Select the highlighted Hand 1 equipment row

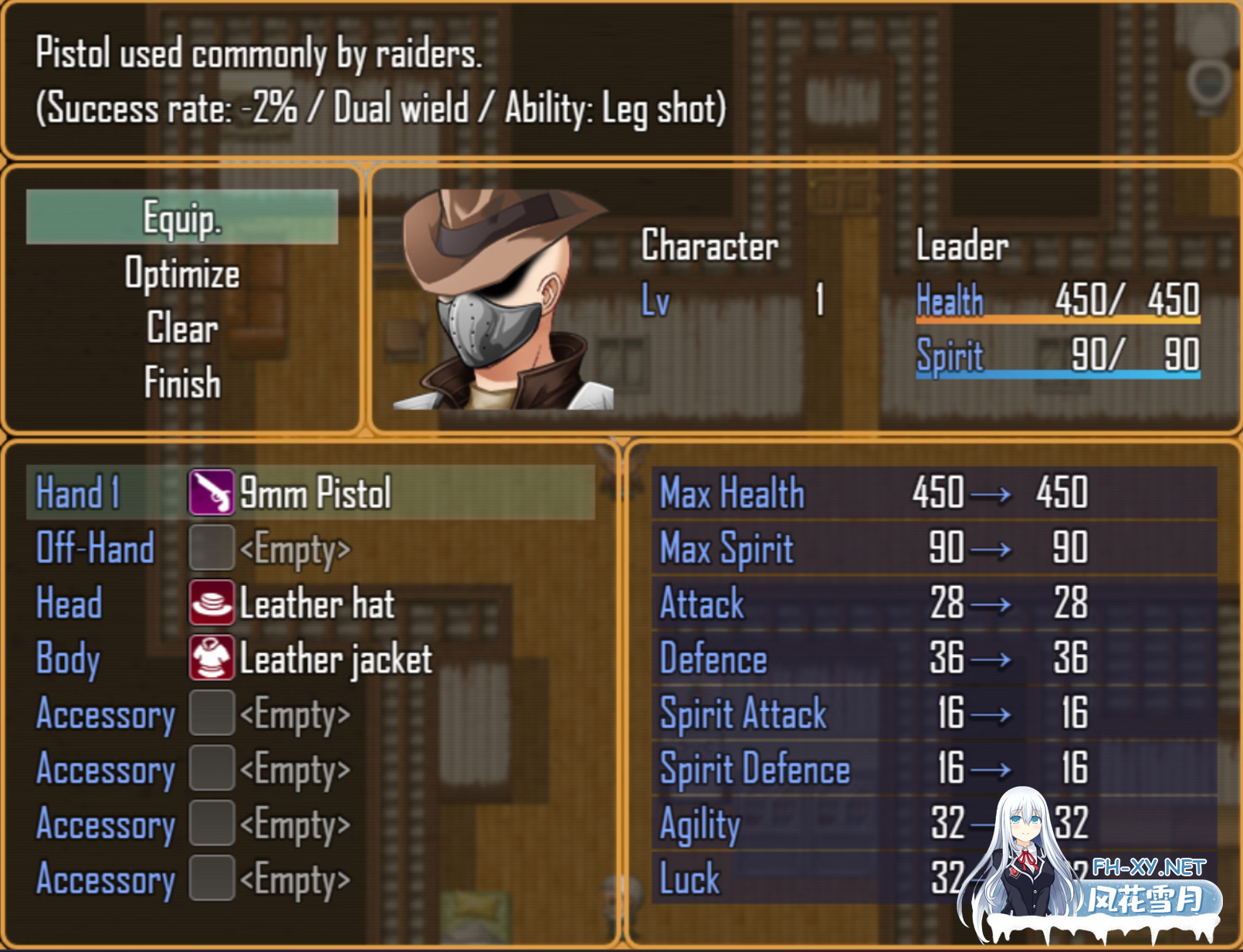point(309,493)
